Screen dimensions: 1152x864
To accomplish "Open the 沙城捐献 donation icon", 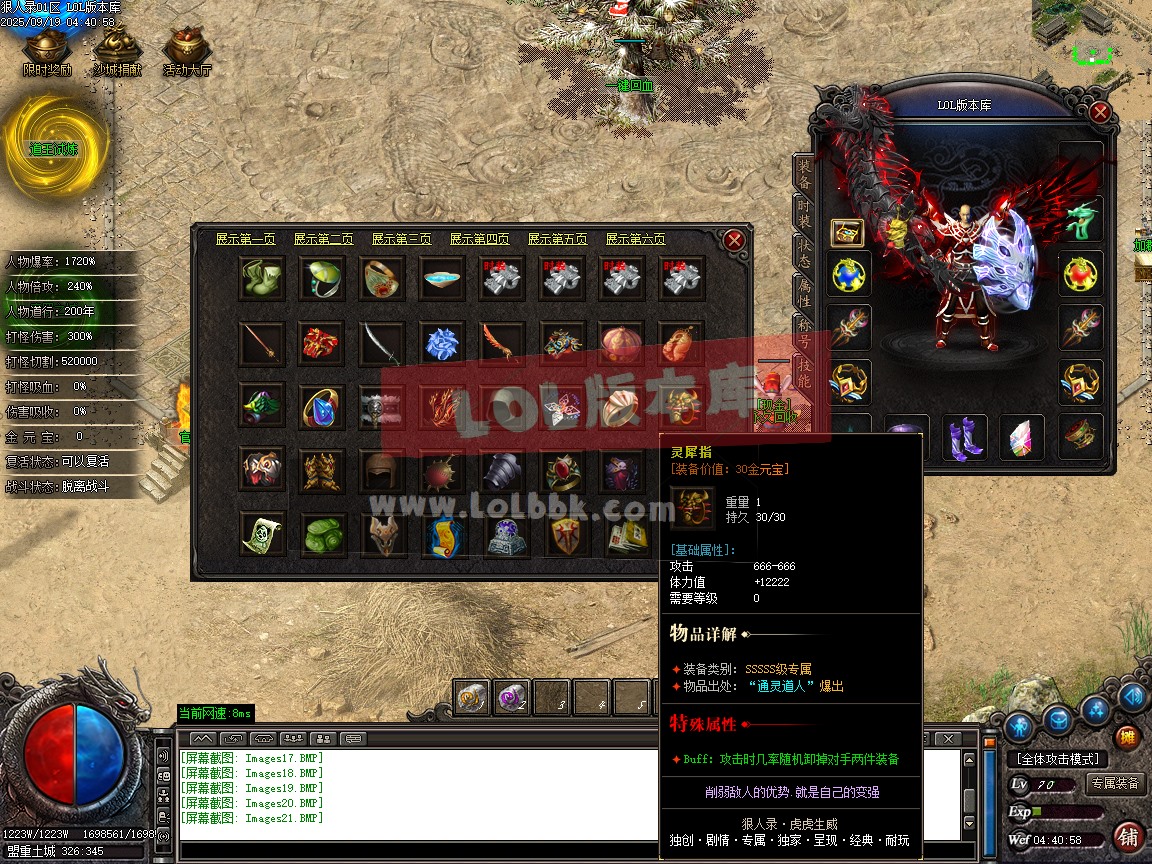I will click(117, 50).
